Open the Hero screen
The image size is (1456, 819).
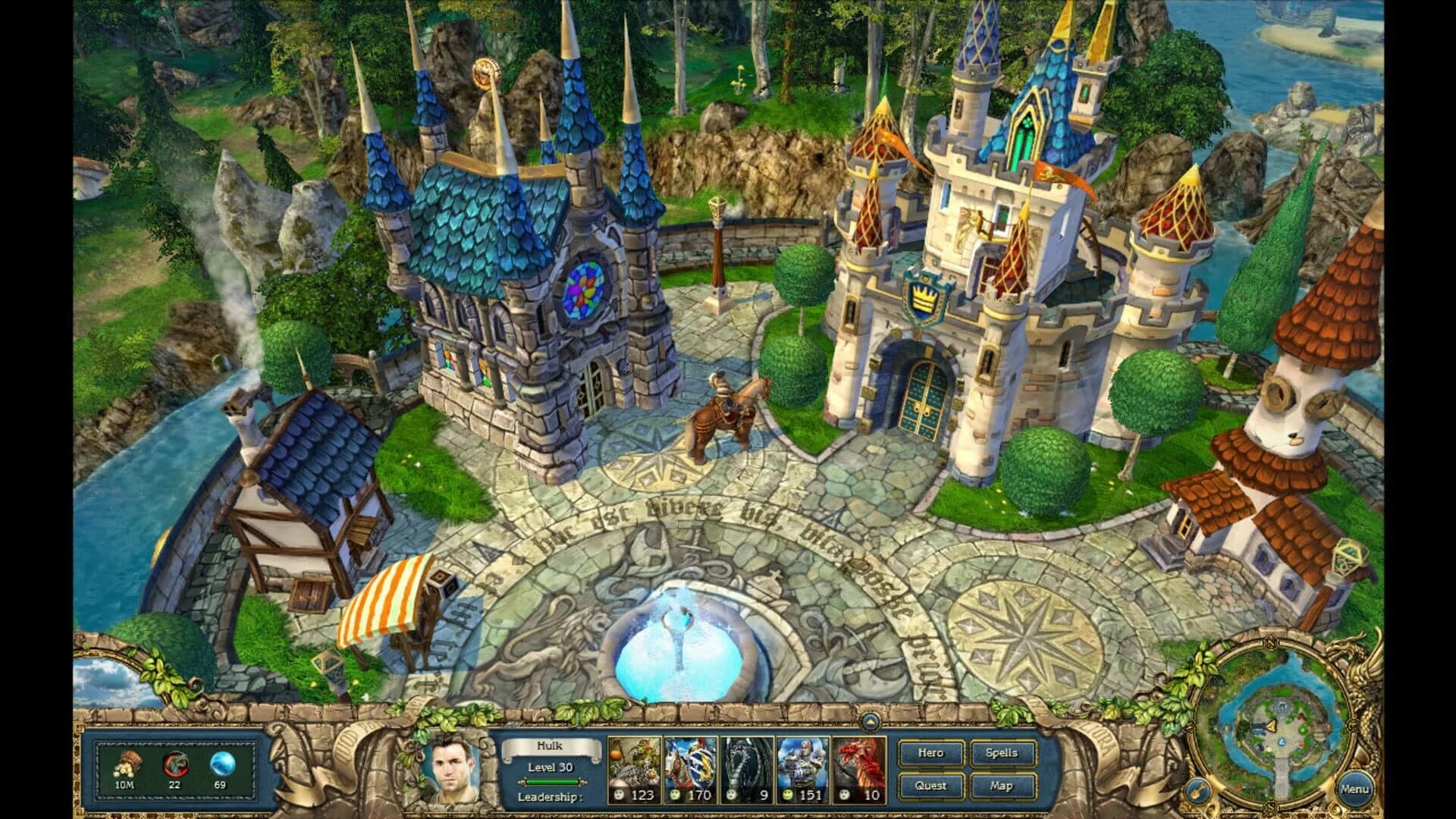[x=931, y=753]
